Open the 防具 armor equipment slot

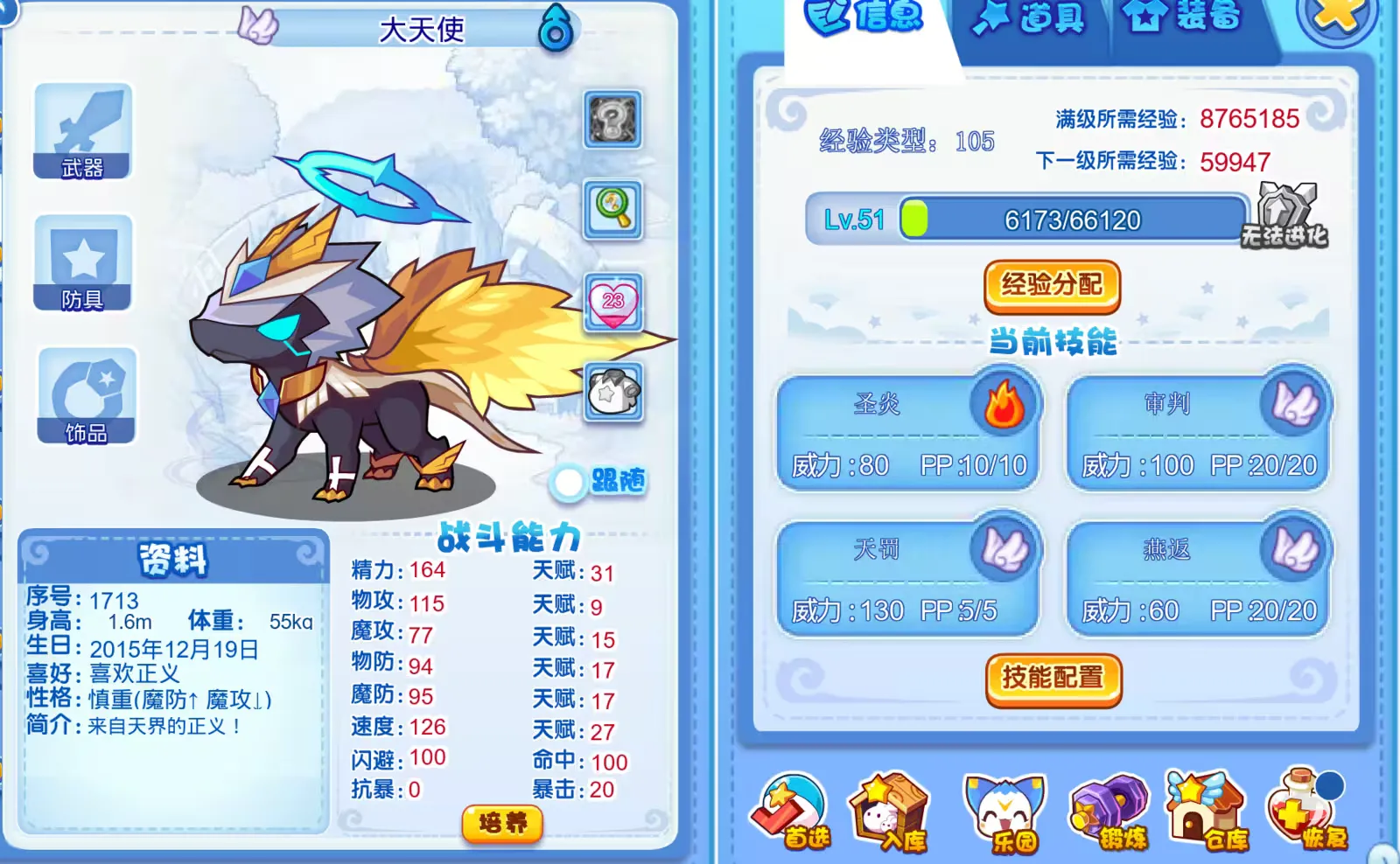[x=83, y=262]
